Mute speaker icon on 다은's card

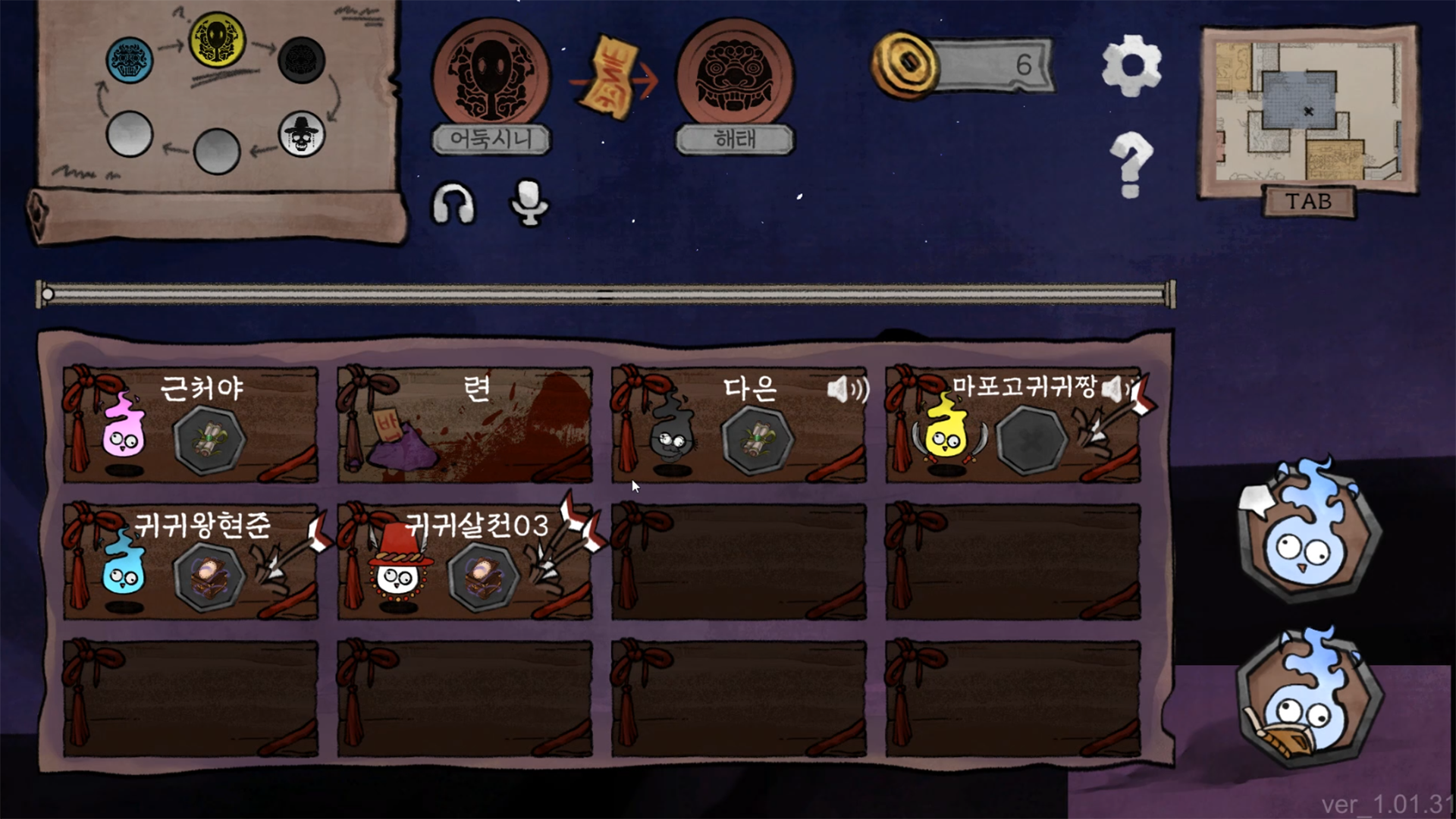click(x=847, y=391)
